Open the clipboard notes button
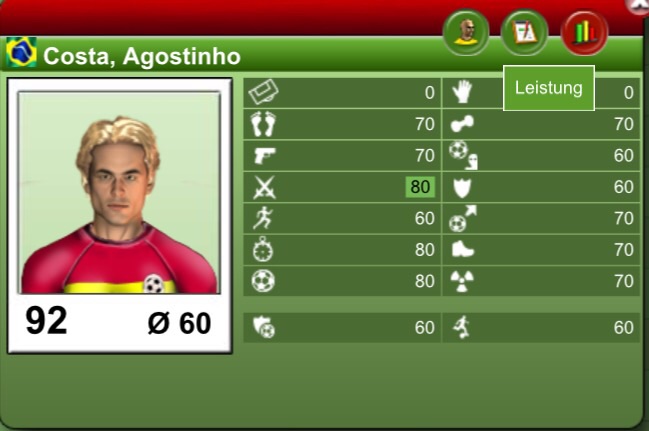The width and height of the screenshot is (649, 431). click(525, 33)
